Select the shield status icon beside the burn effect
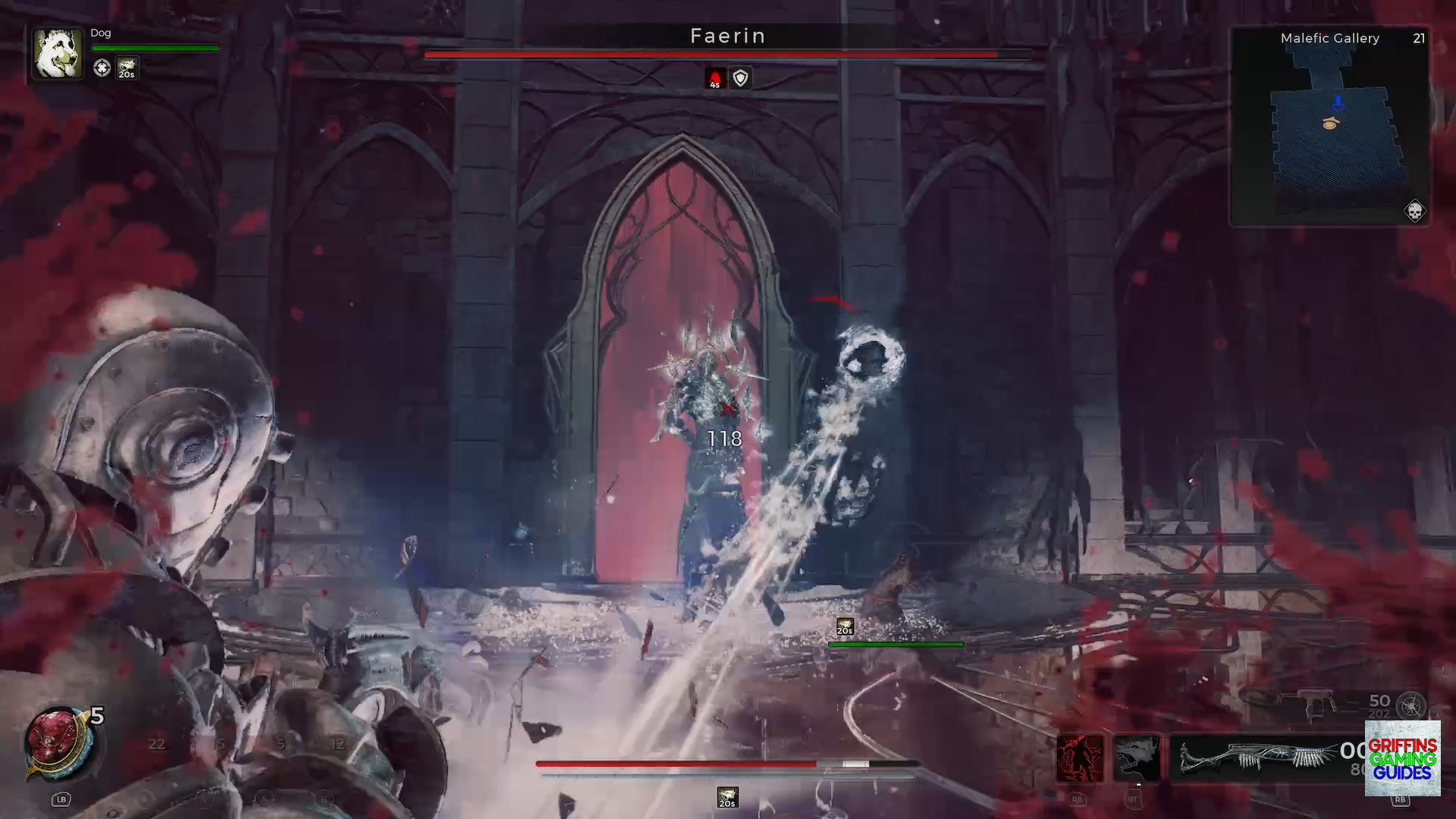1456x819 pixels. (739, 78)
